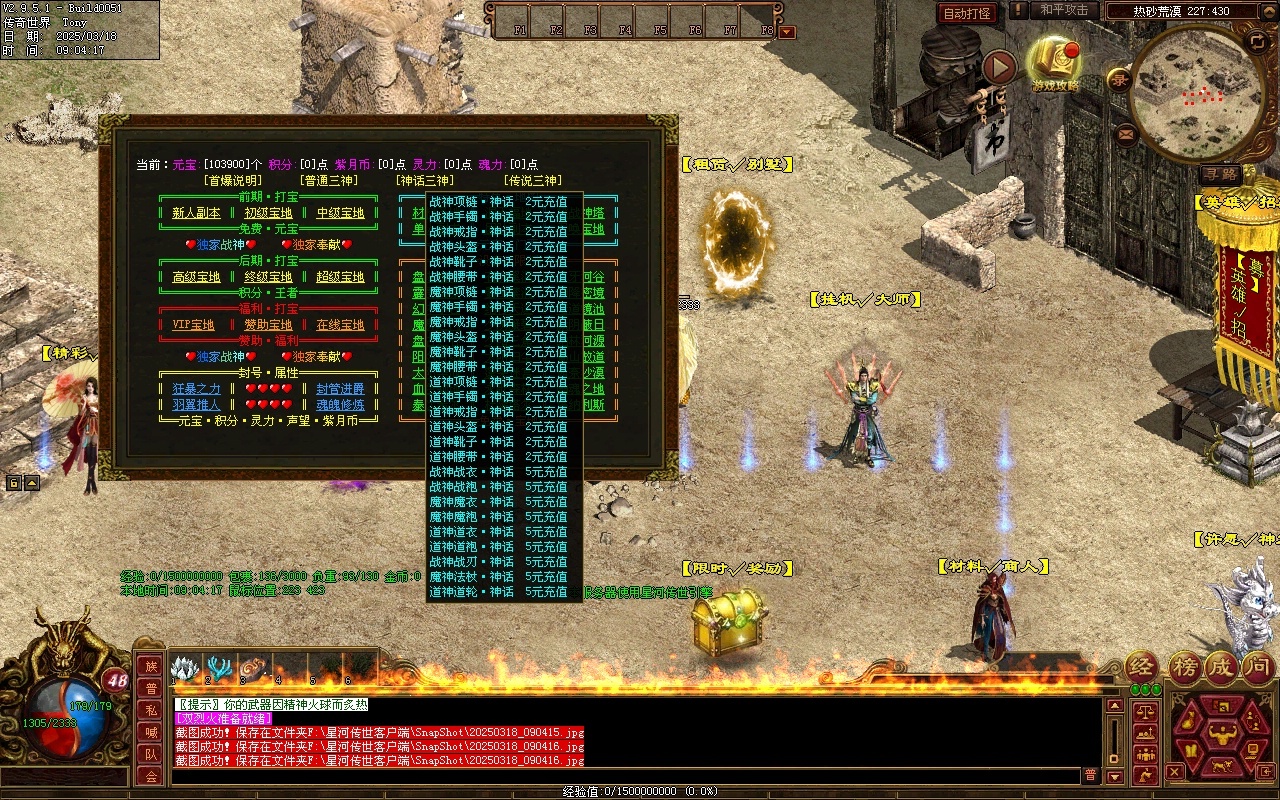The image size is (1280, 800).
Task: Change the 和平攻击 attack mode
Action: pyautogui.click(x=1063, y=10)
